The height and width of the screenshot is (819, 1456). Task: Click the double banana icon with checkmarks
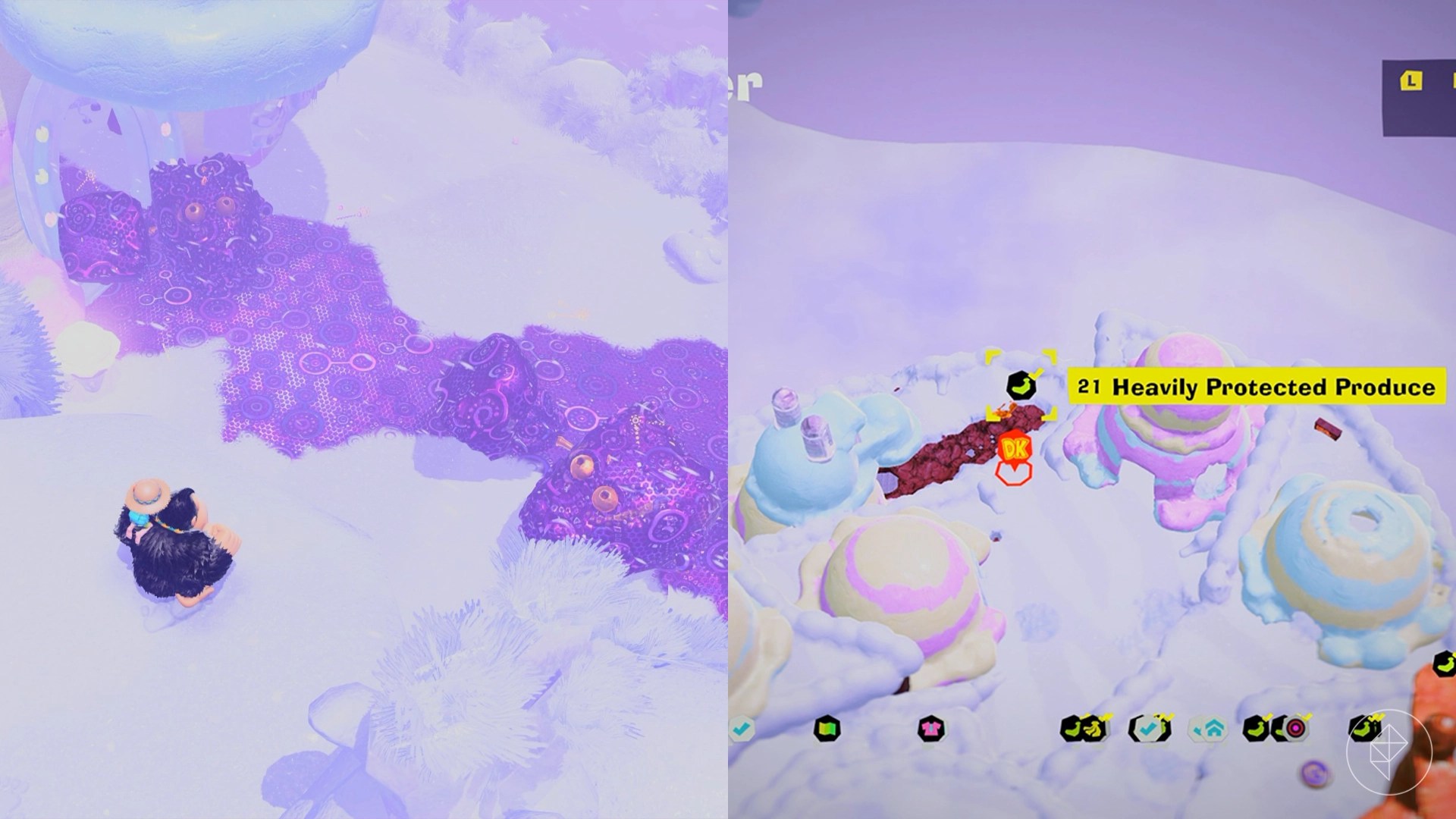[1084, 728]
